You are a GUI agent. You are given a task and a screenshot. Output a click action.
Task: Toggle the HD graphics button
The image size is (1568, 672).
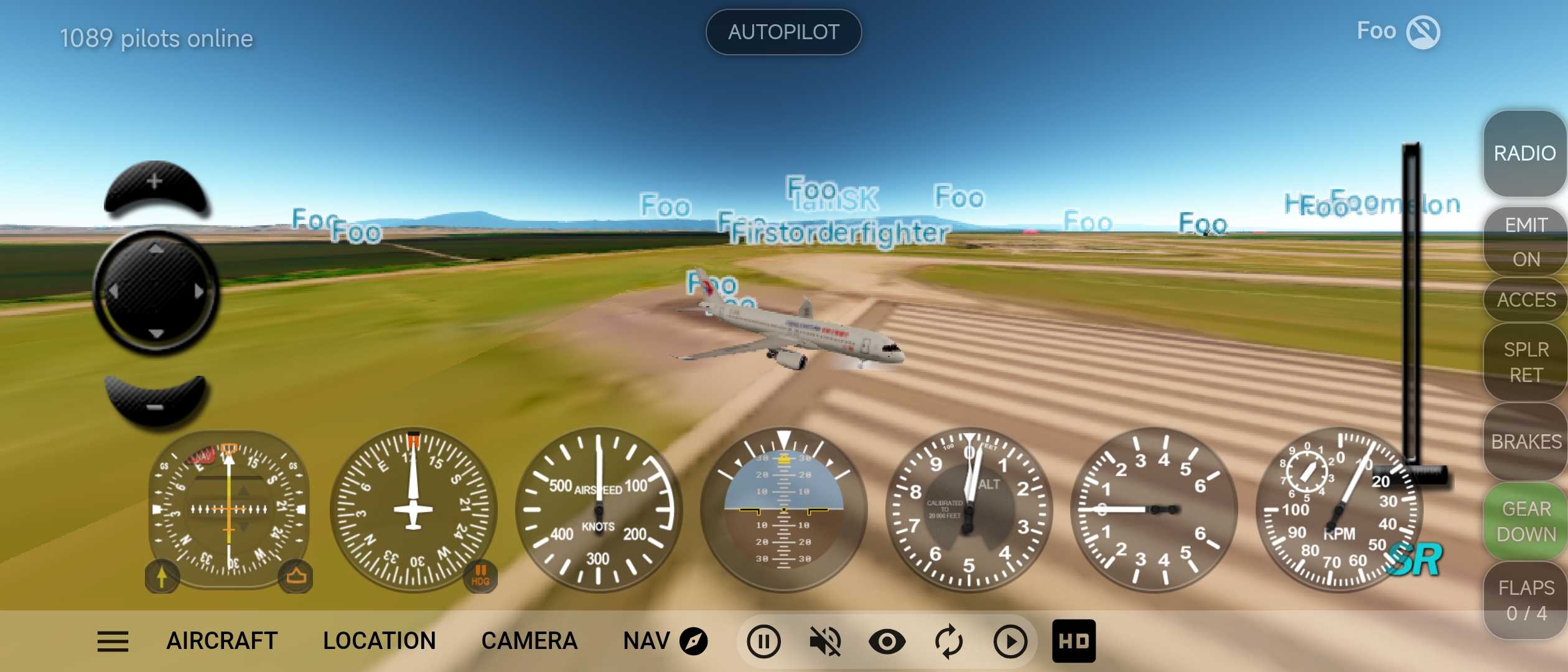coord(1073,642)
